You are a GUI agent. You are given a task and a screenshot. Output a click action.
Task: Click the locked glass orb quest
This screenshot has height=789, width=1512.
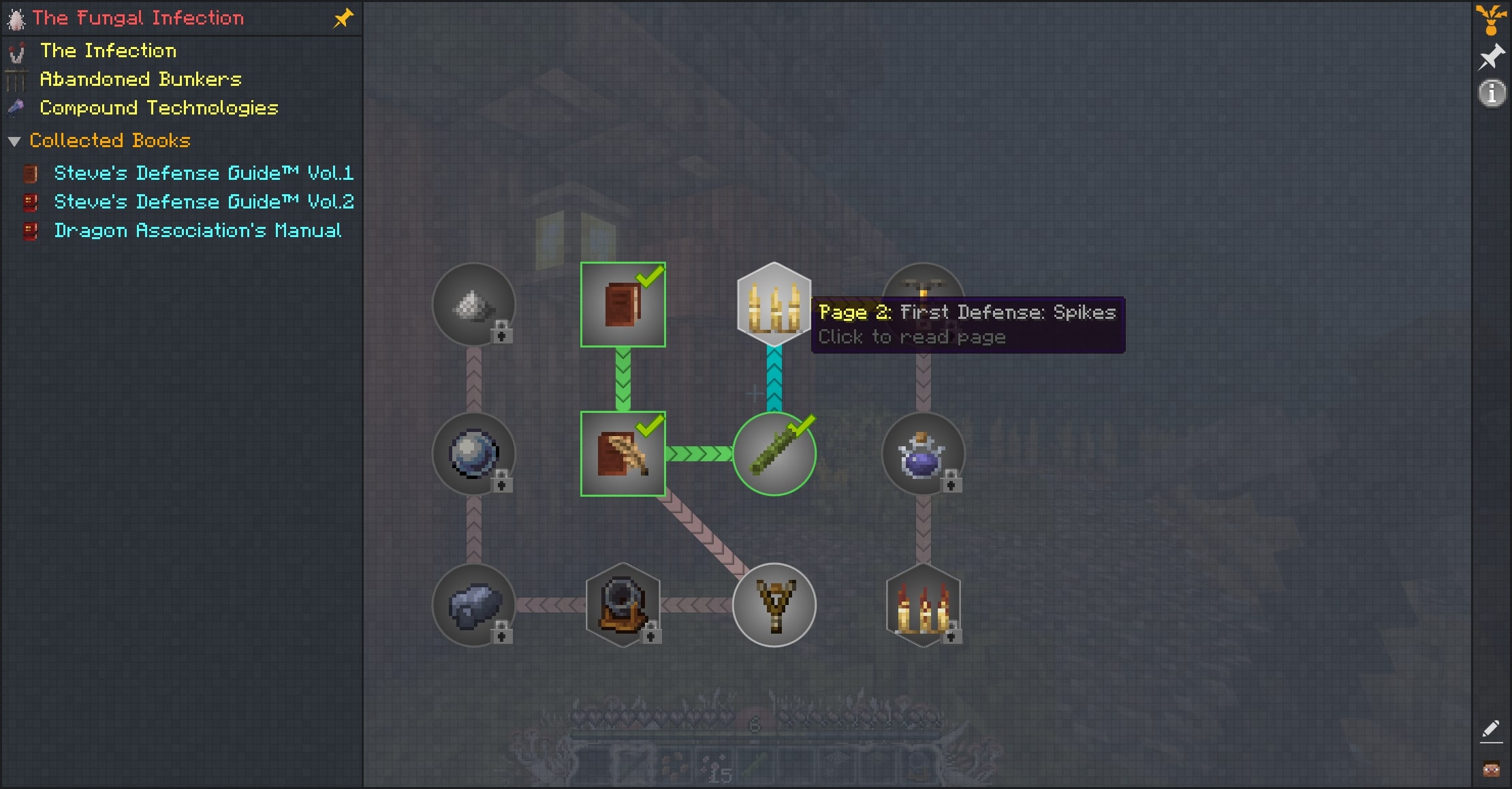click(x=473, y=454)
